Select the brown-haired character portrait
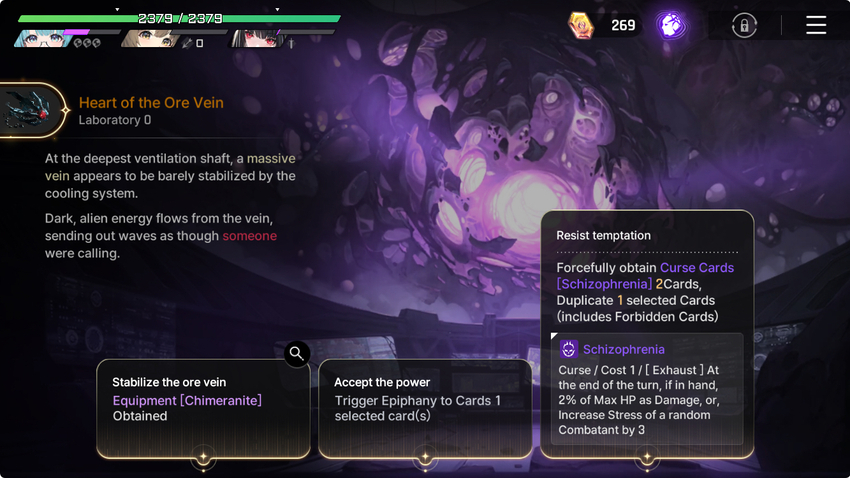This screenshot has width=850, height=478. 149,38
